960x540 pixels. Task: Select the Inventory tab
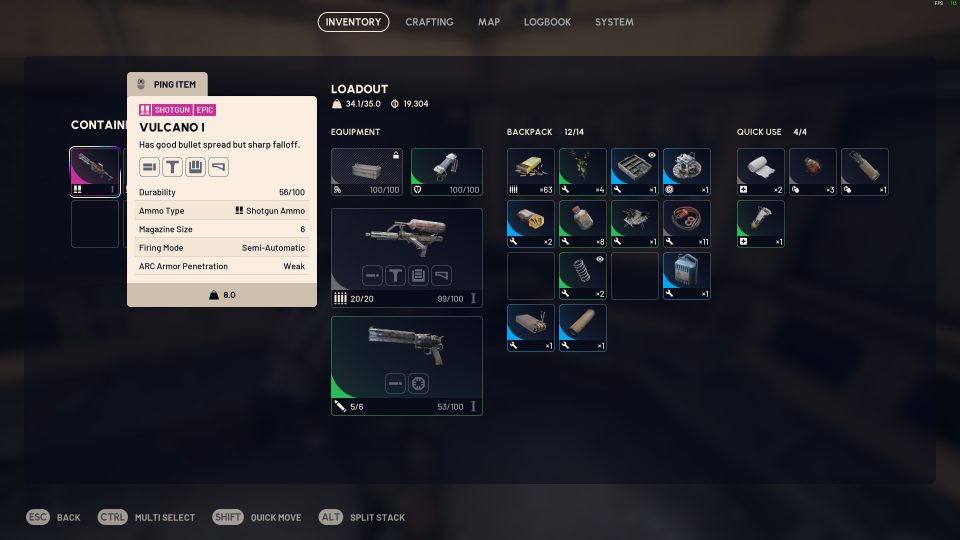[353, 22]
